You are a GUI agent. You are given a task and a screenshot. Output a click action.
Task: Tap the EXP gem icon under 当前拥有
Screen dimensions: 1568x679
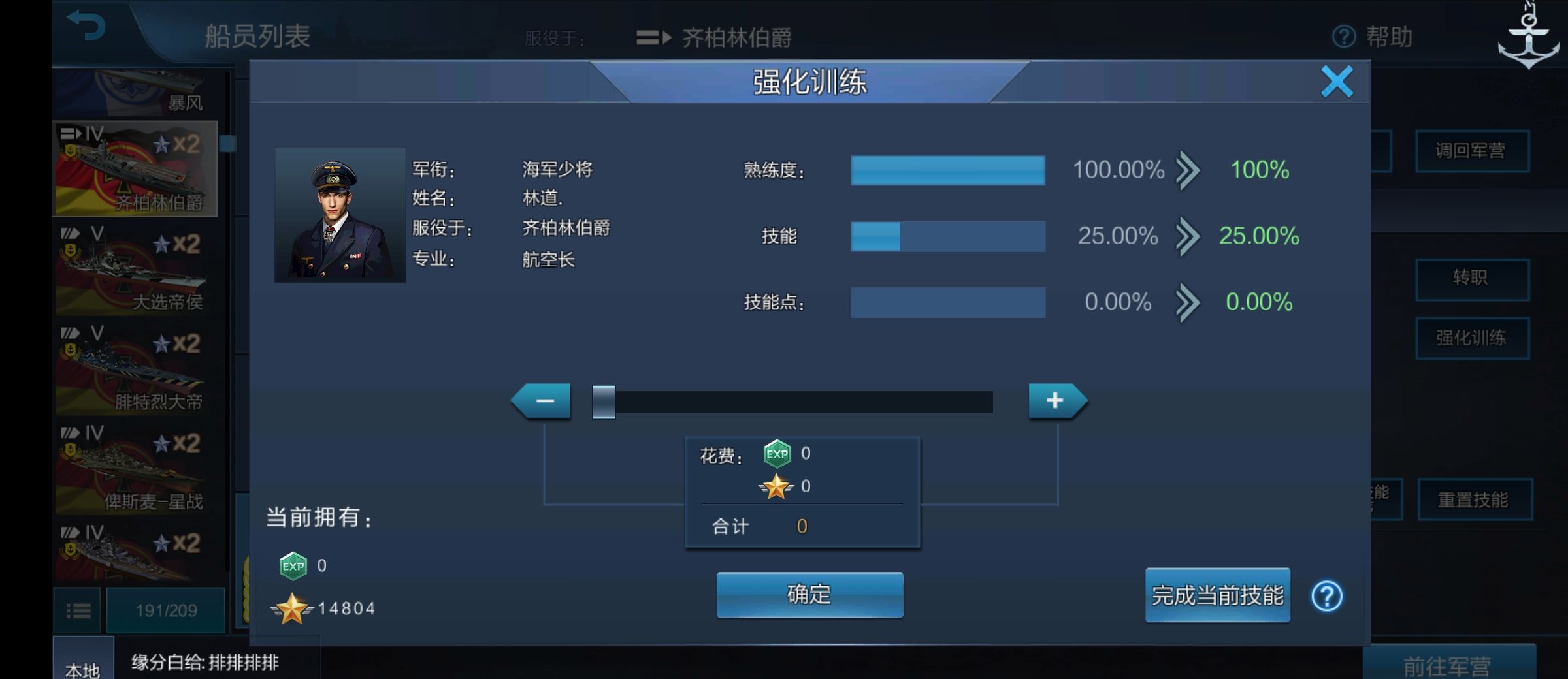(293, 567)
